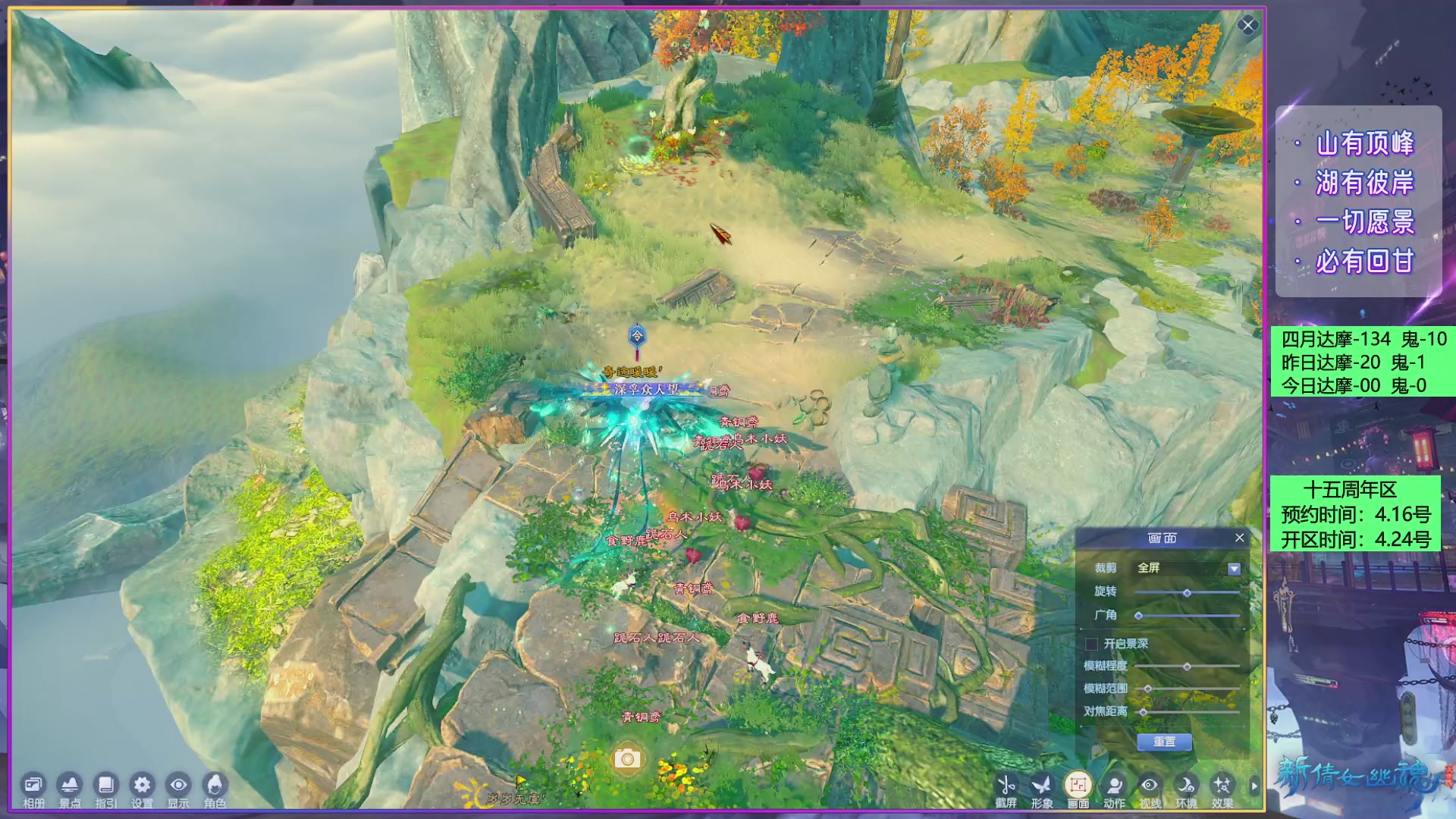Adjust the 模糊程度 blur strength slider
The image size is (1456, 819).
coord(1187,667)
